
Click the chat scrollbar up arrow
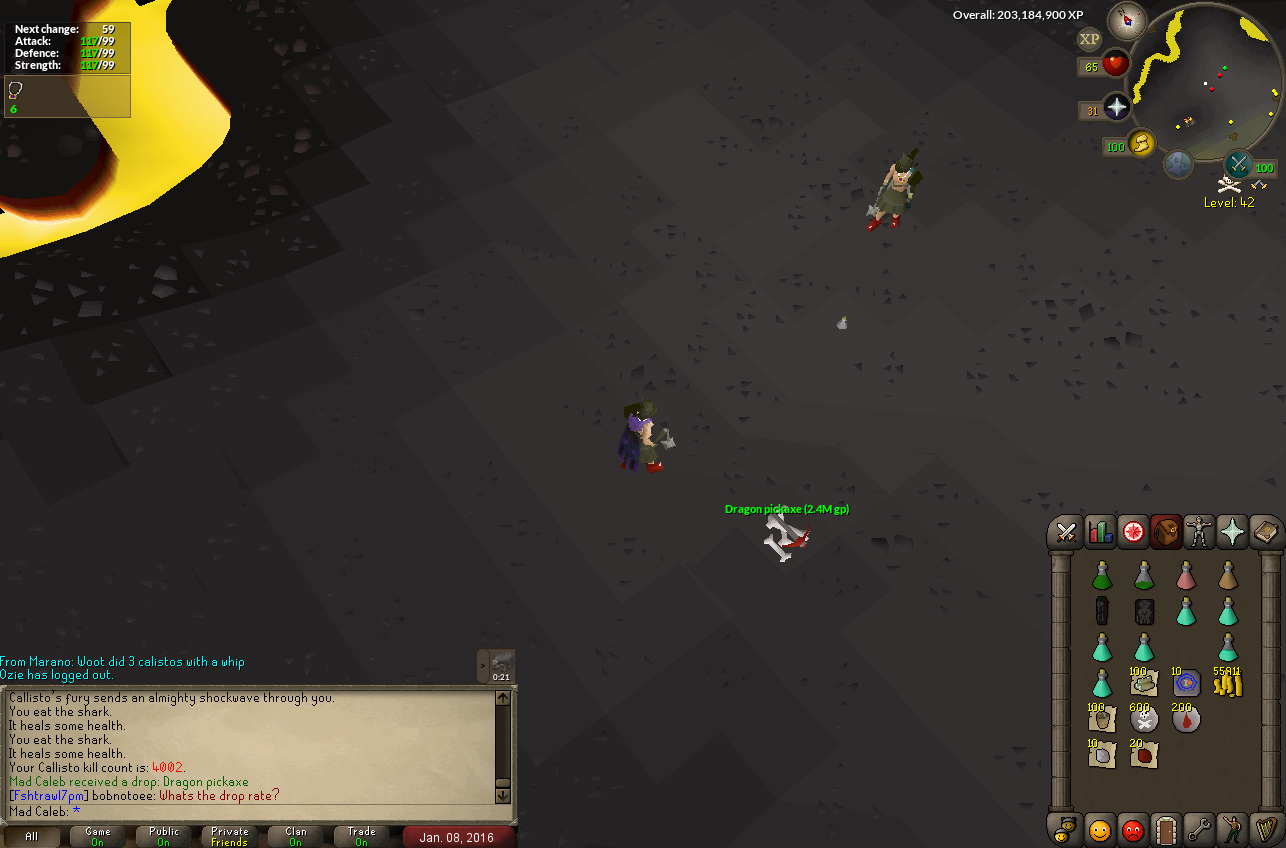(503, 698)
